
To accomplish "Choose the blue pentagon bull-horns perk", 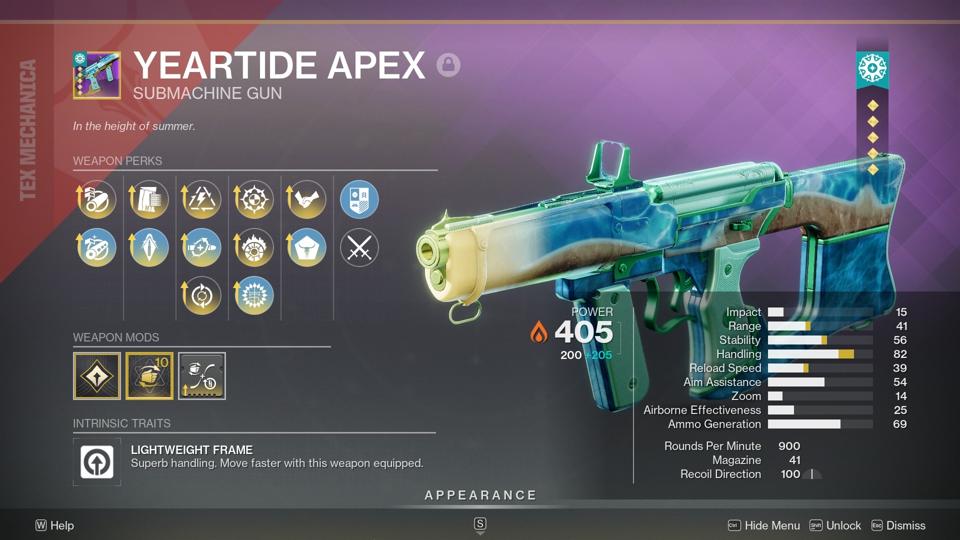I will pos(307,247).
